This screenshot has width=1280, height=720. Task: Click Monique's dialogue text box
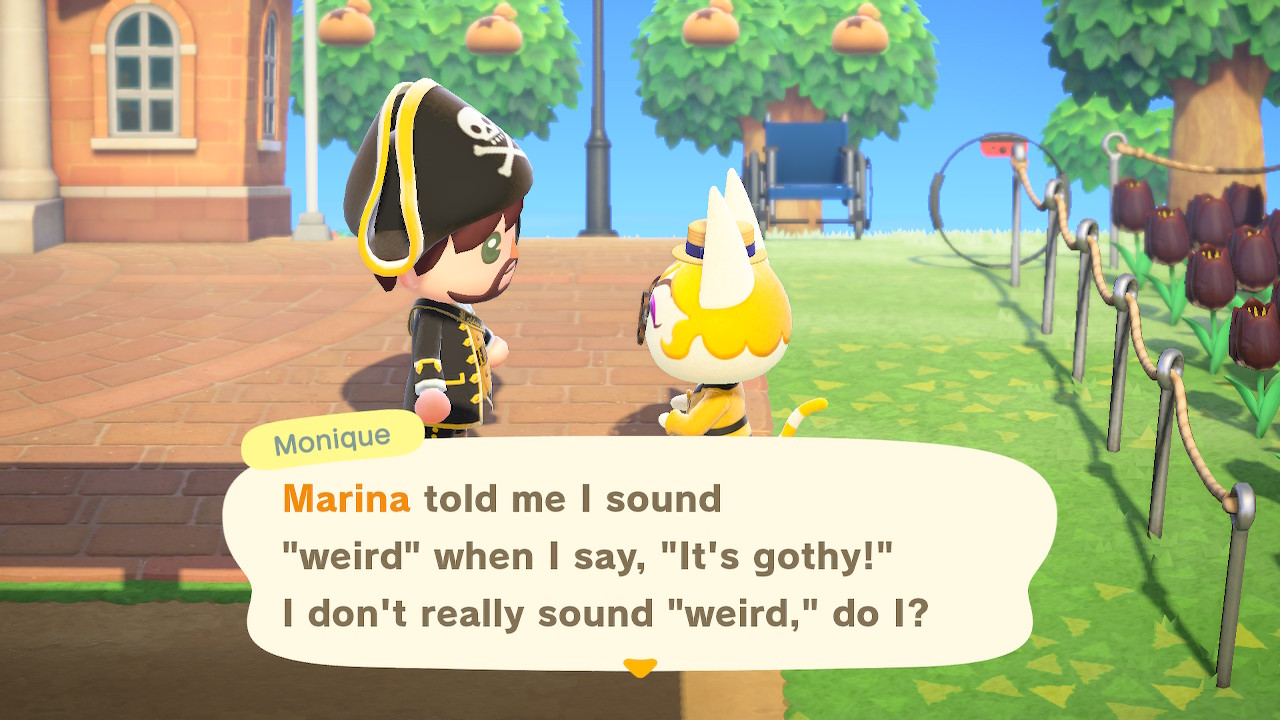[638, 555]
